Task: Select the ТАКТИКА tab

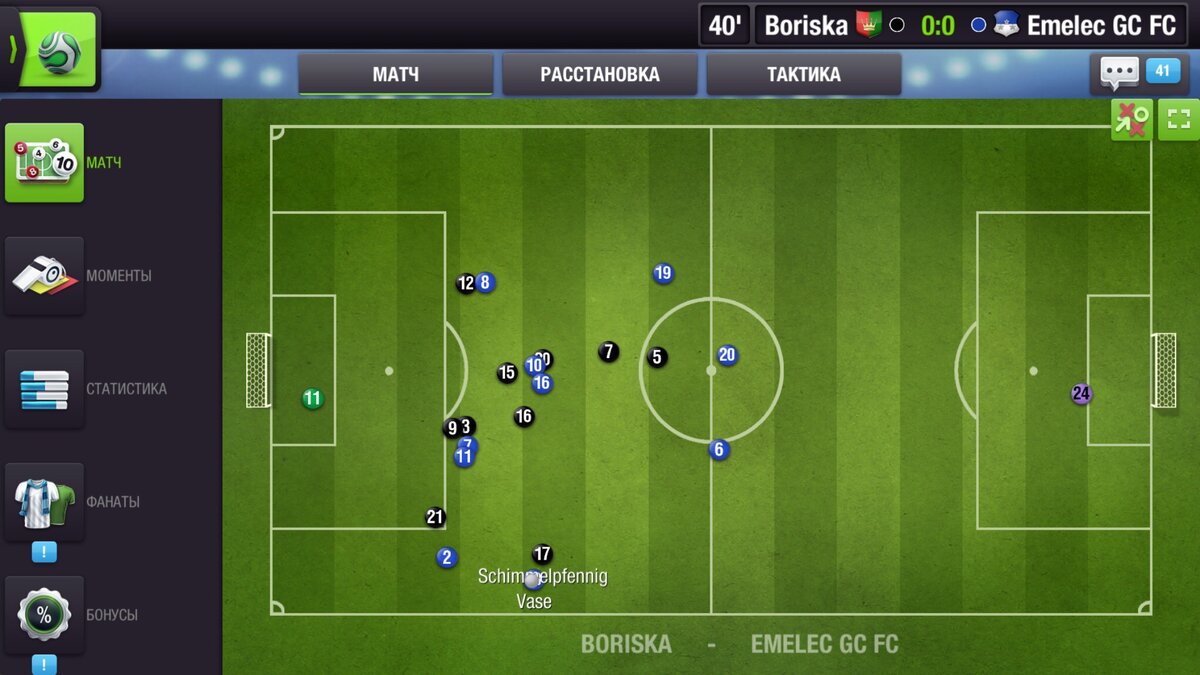Action: 803,75
